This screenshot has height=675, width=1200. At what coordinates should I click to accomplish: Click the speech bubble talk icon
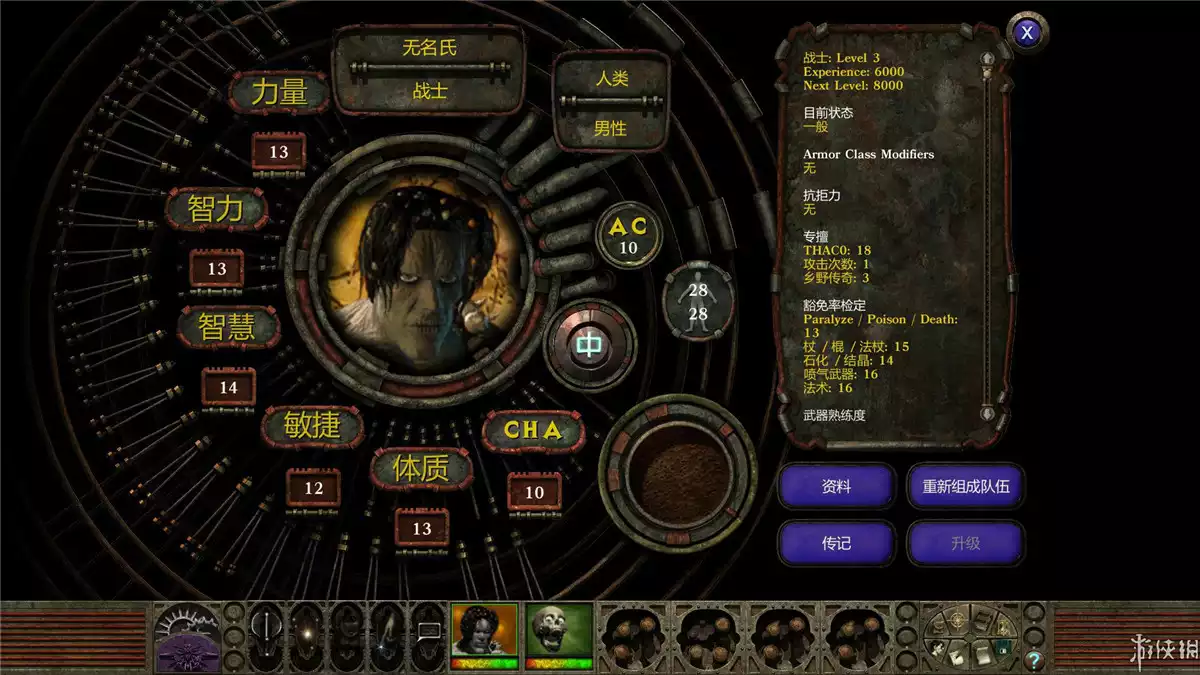click(429, 630)
